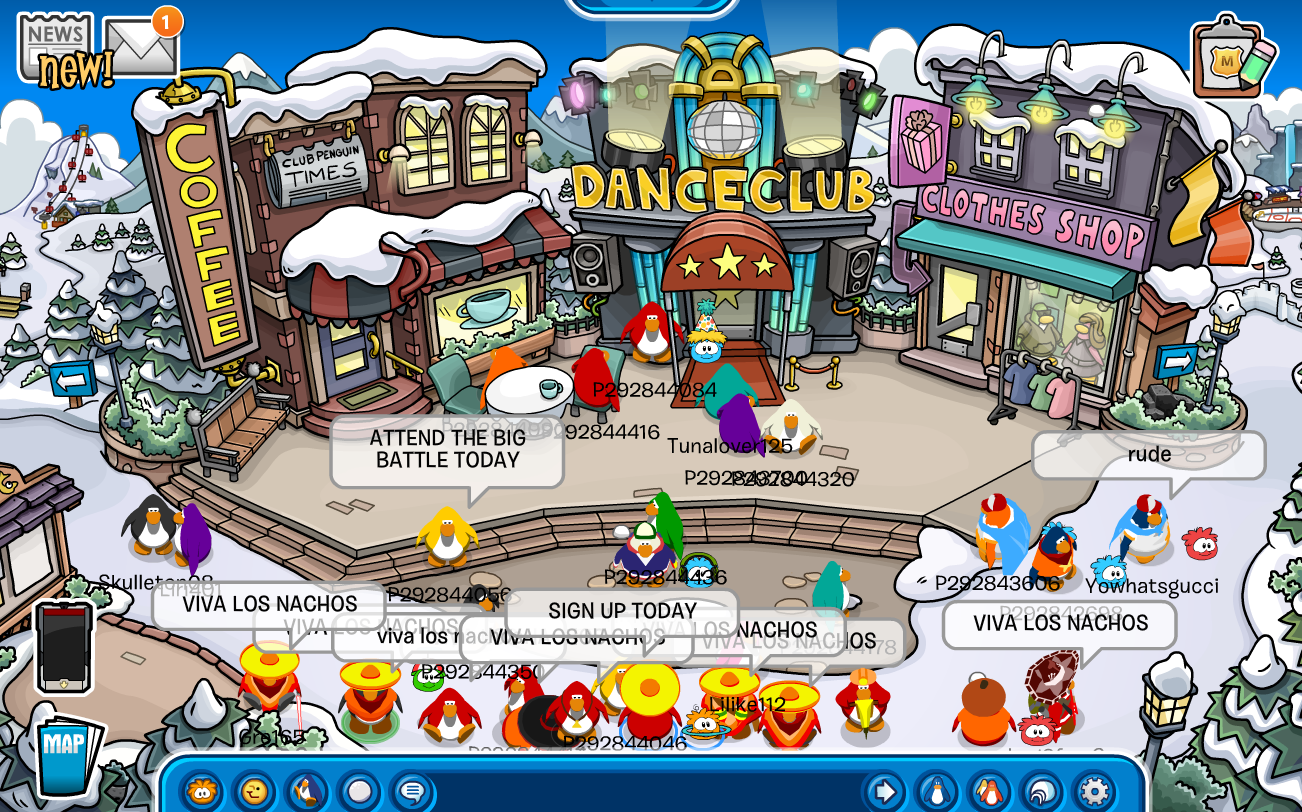Throw a snowball using the toolbar button
The height and width of the screenshot is (812, 1302).
359,791
